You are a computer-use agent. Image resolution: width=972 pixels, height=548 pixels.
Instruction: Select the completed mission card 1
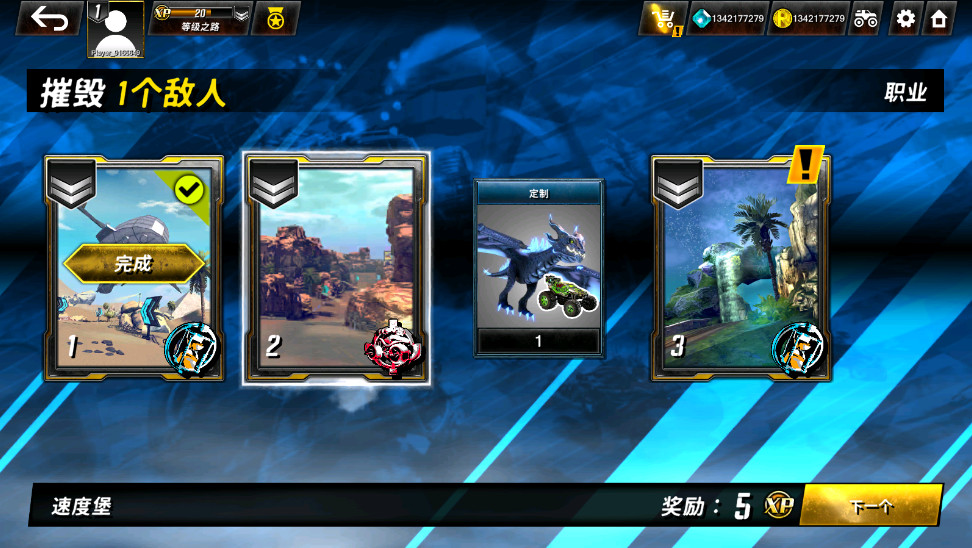click(x=133, y=268)
